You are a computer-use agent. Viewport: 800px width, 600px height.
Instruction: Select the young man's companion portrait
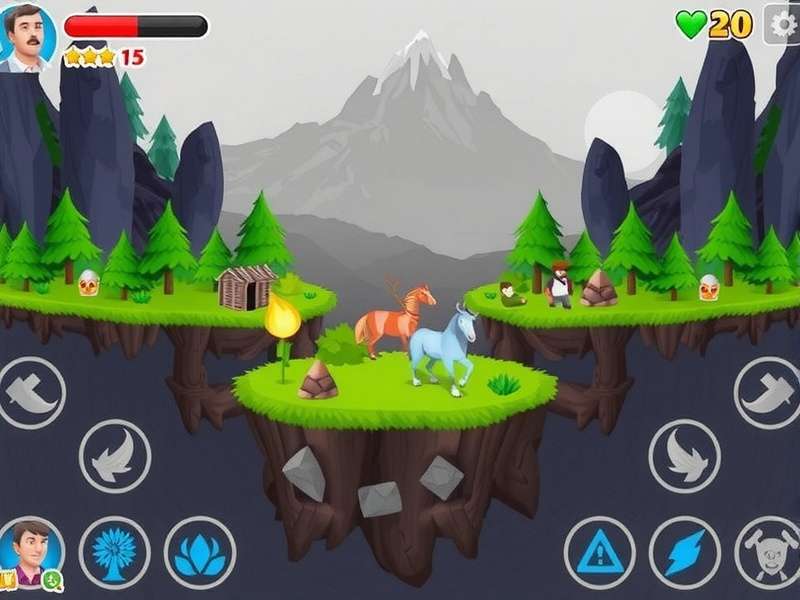[32, 551]
